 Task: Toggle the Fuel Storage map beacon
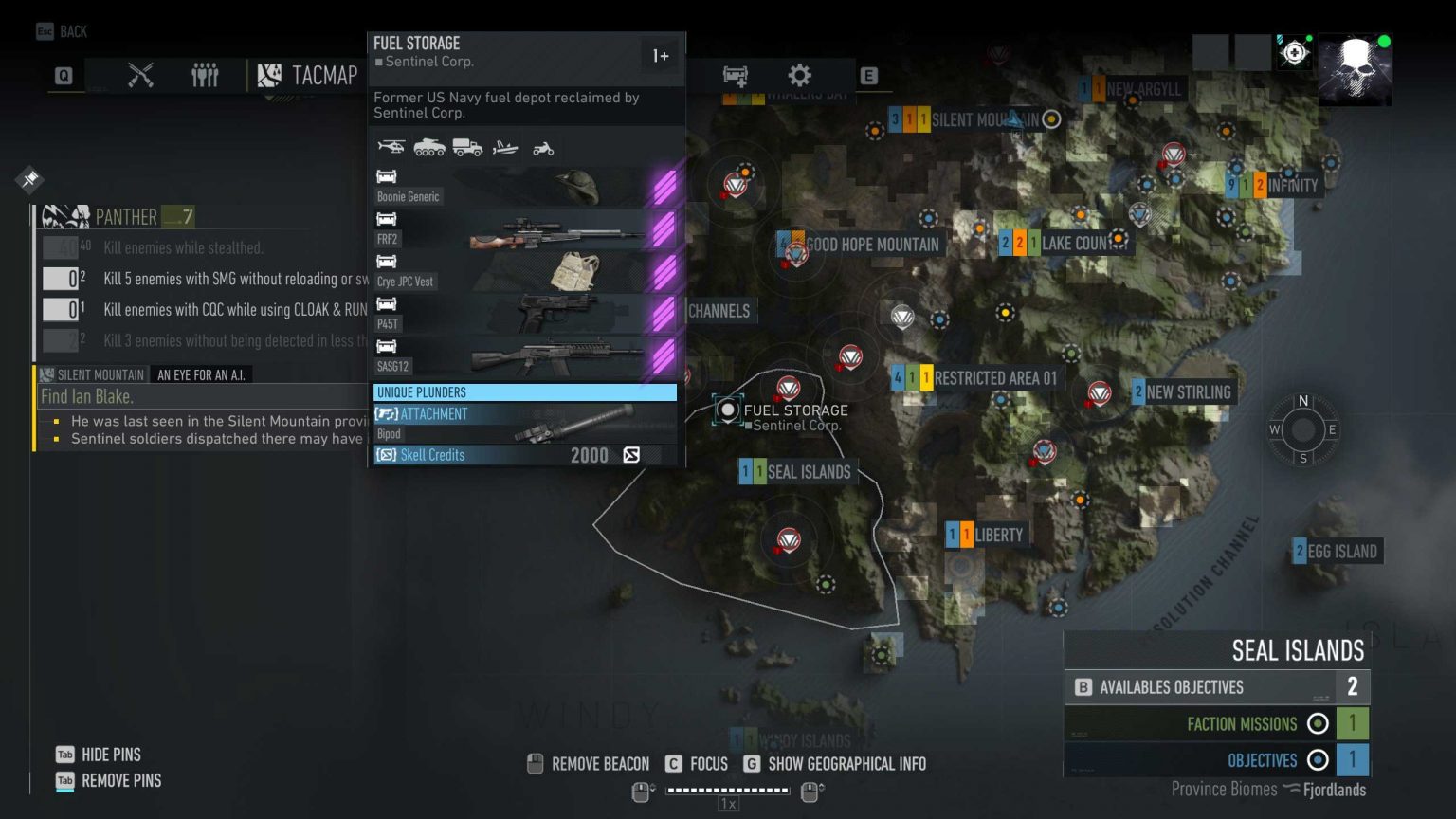727,409
